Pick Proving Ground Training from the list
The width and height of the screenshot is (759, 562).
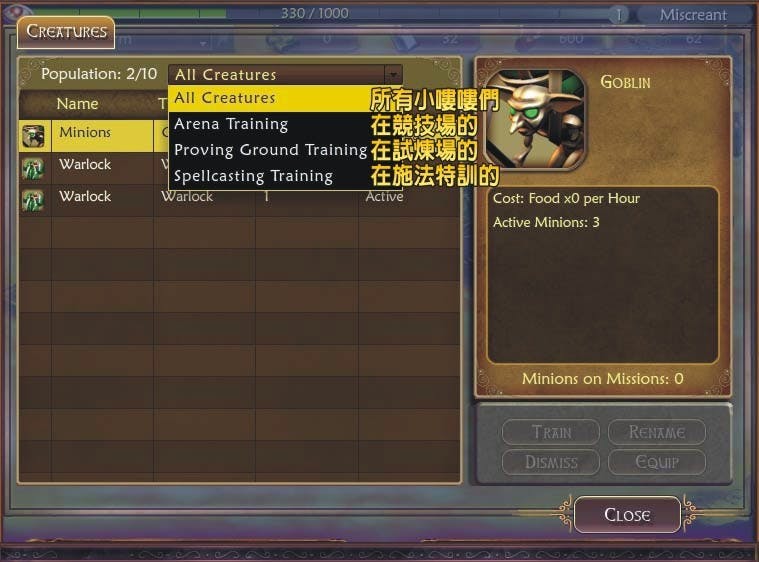[x=270, y=150]
